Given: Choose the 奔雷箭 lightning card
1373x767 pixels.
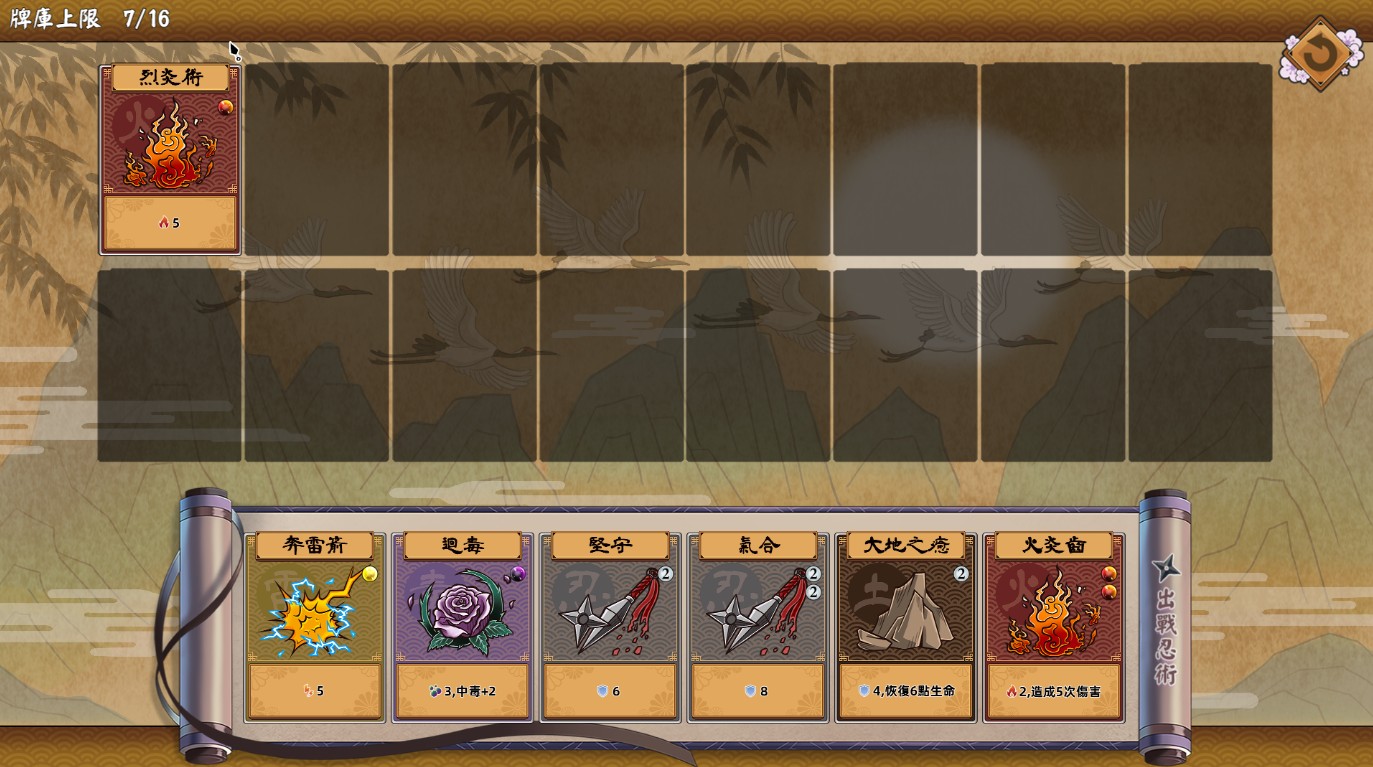Looking at the screenshot, I should tap(315, 626).
